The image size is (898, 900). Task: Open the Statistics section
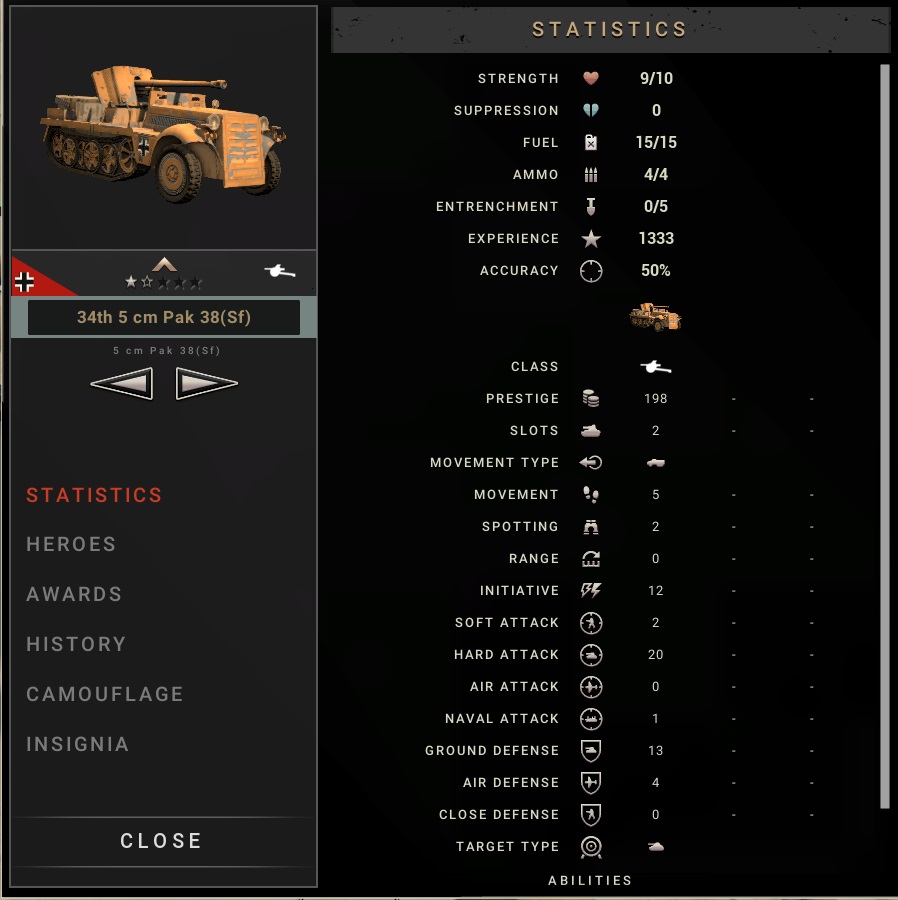tap(94, 495)
